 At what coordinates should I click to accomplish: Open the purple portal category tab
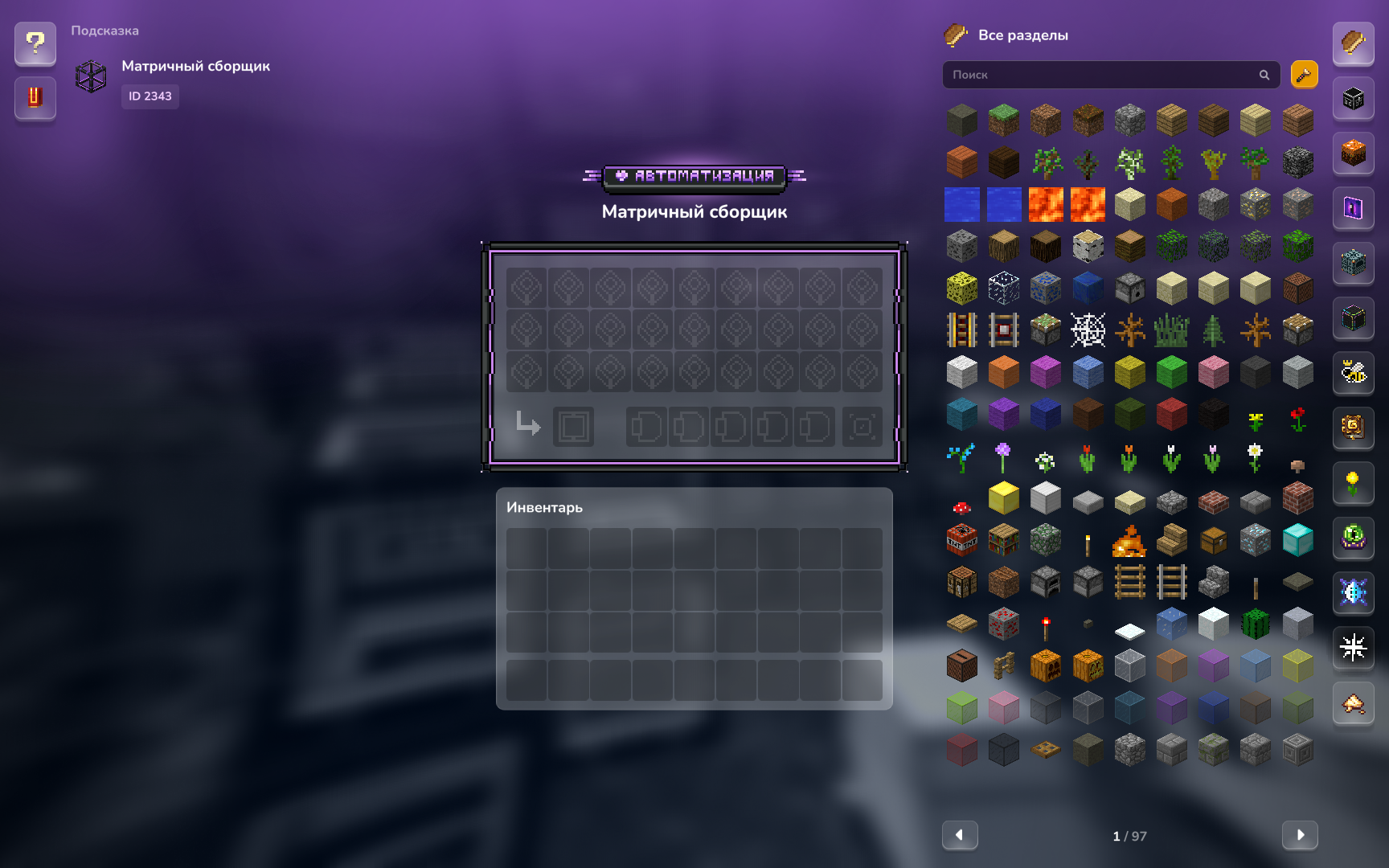point(1354,208)
